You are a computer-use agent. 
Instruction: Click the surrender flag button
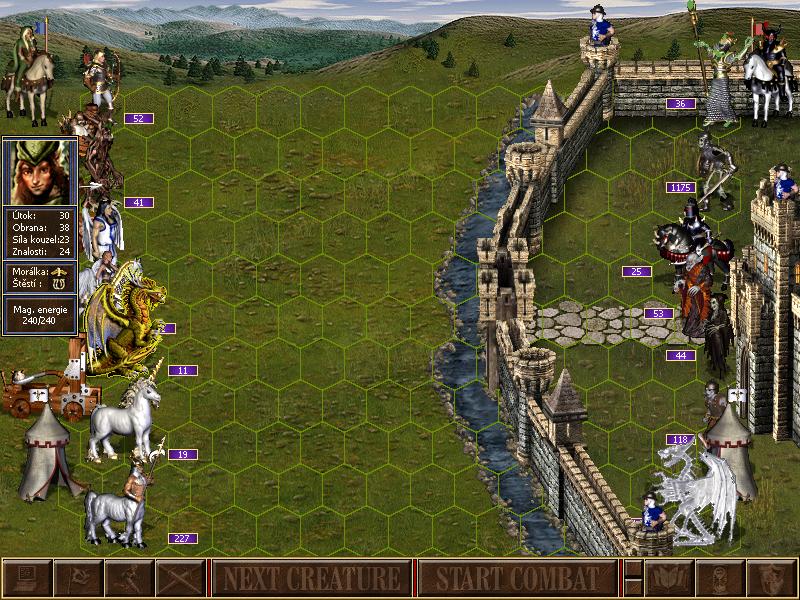[77, 578]
